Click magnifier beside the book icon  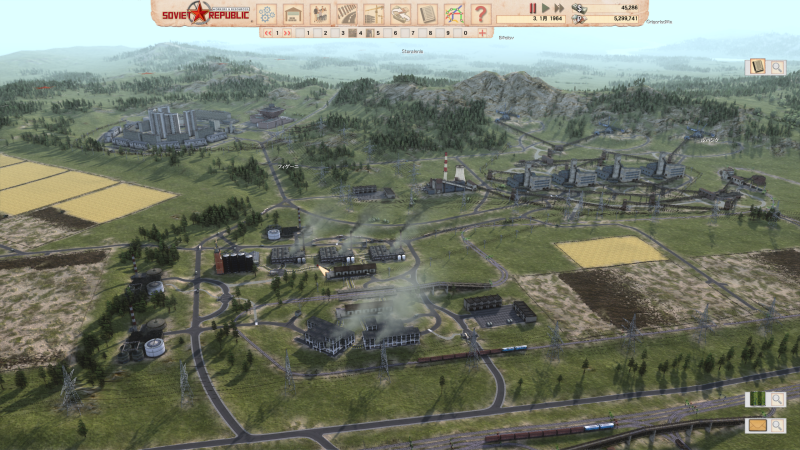pos(777,66)
